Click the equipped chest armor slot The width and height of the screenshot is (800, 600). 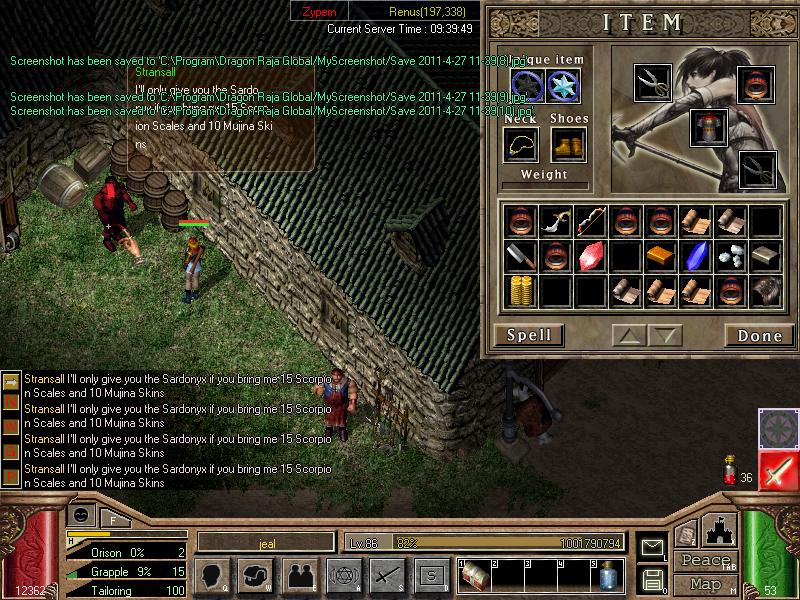pyautogui.click(x=707, y=127)
